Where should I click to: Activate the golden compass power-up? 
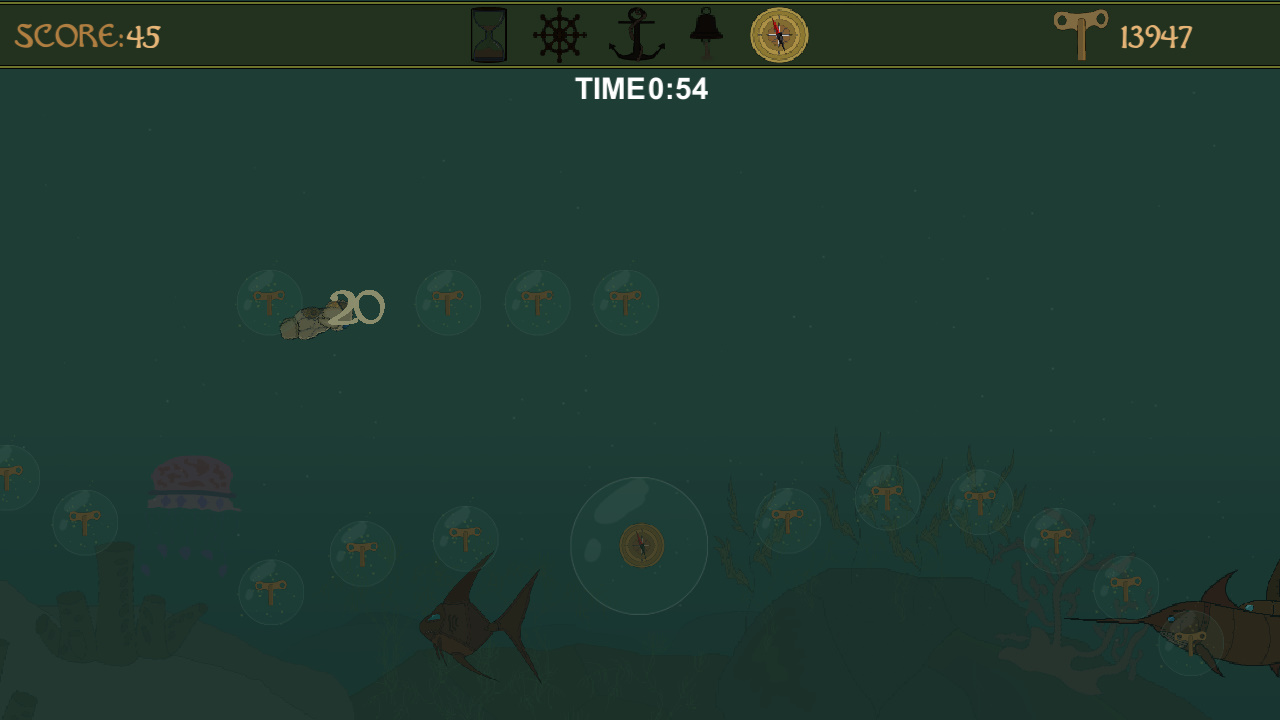coord(778,34)
